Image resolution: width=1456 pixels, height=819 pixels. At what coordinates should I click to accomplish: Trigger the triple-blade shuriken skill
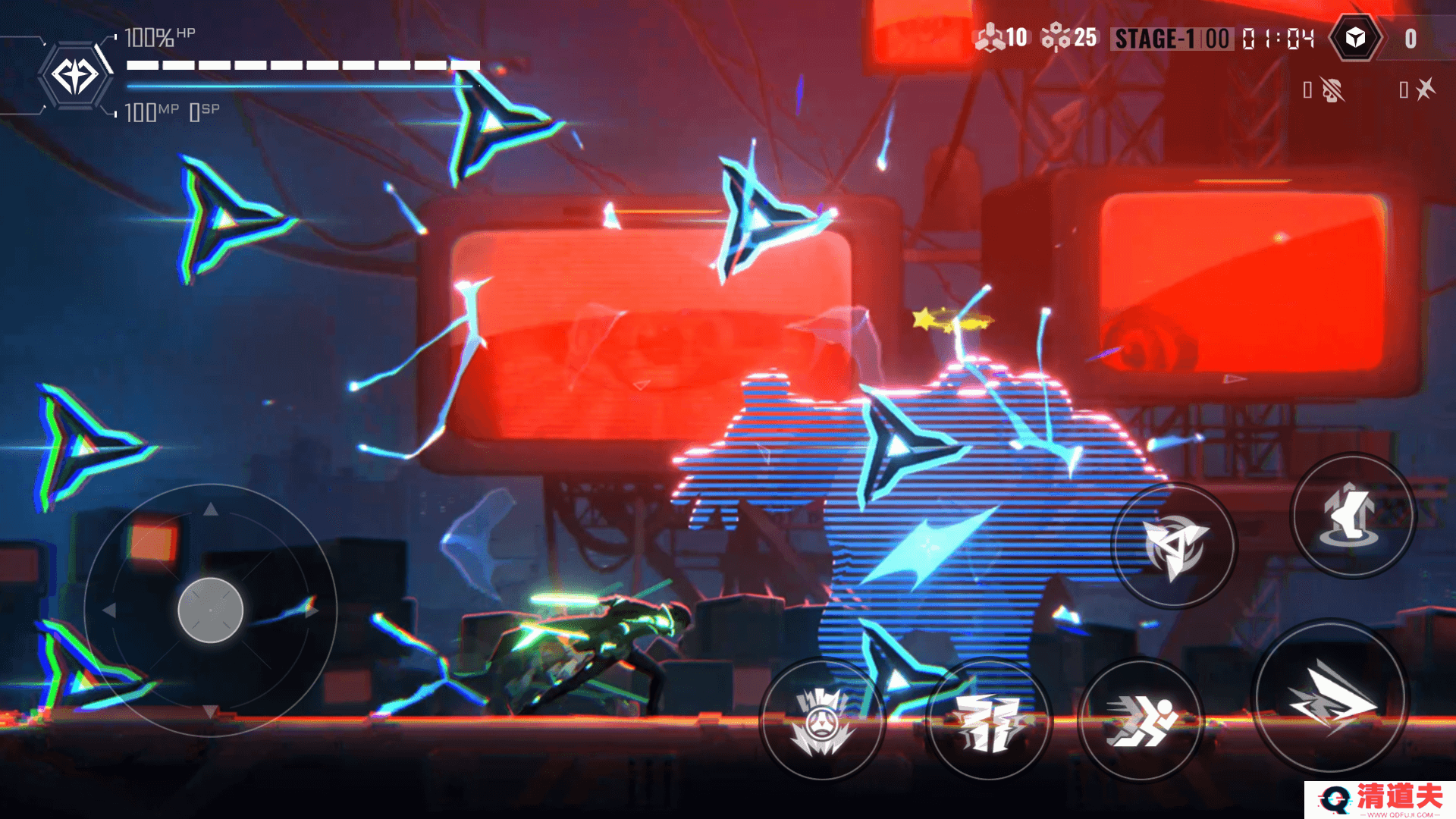(x=1173, y=546)
